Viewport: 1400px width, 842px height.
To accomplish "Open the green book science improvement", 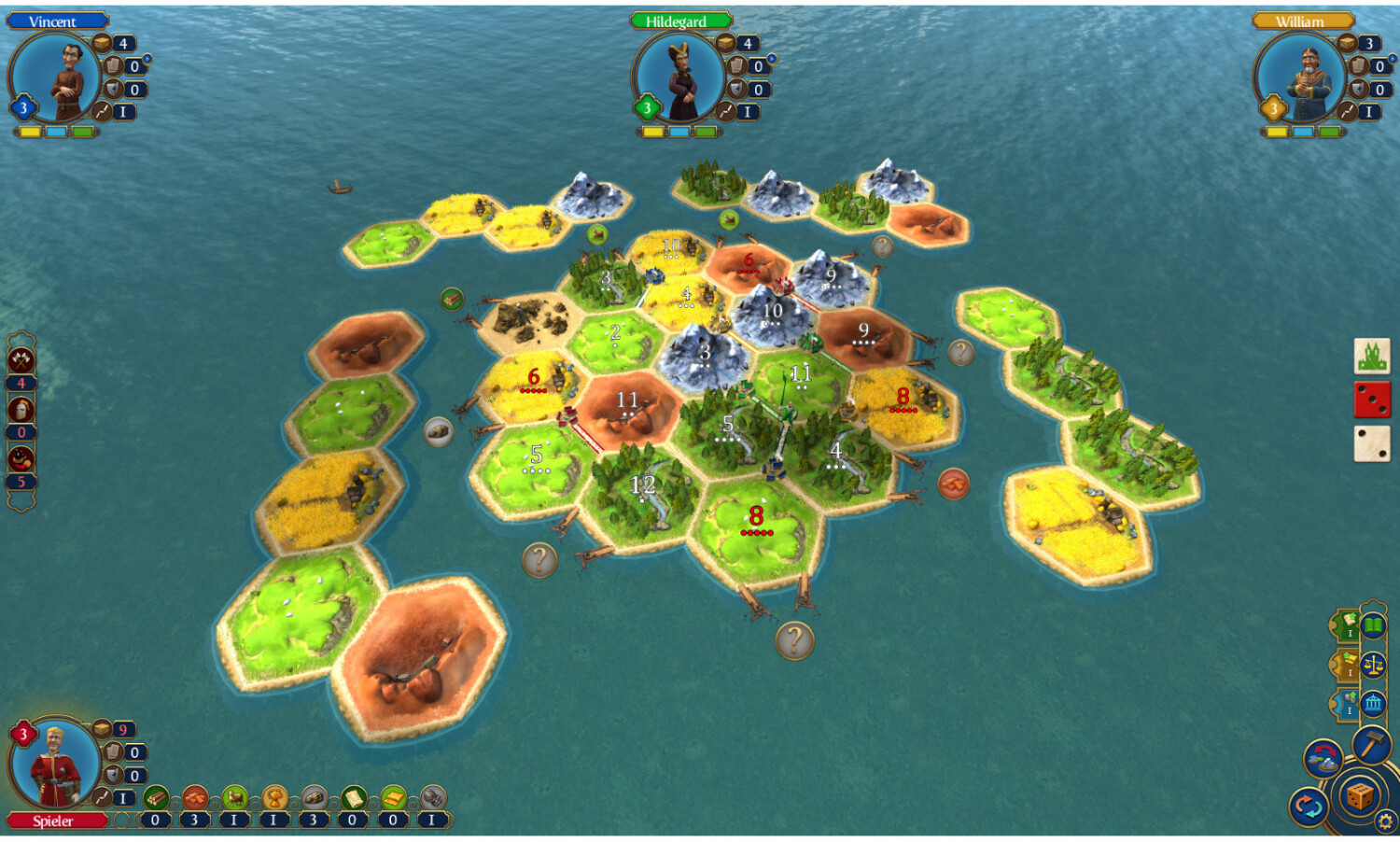I will point(1373,625).
